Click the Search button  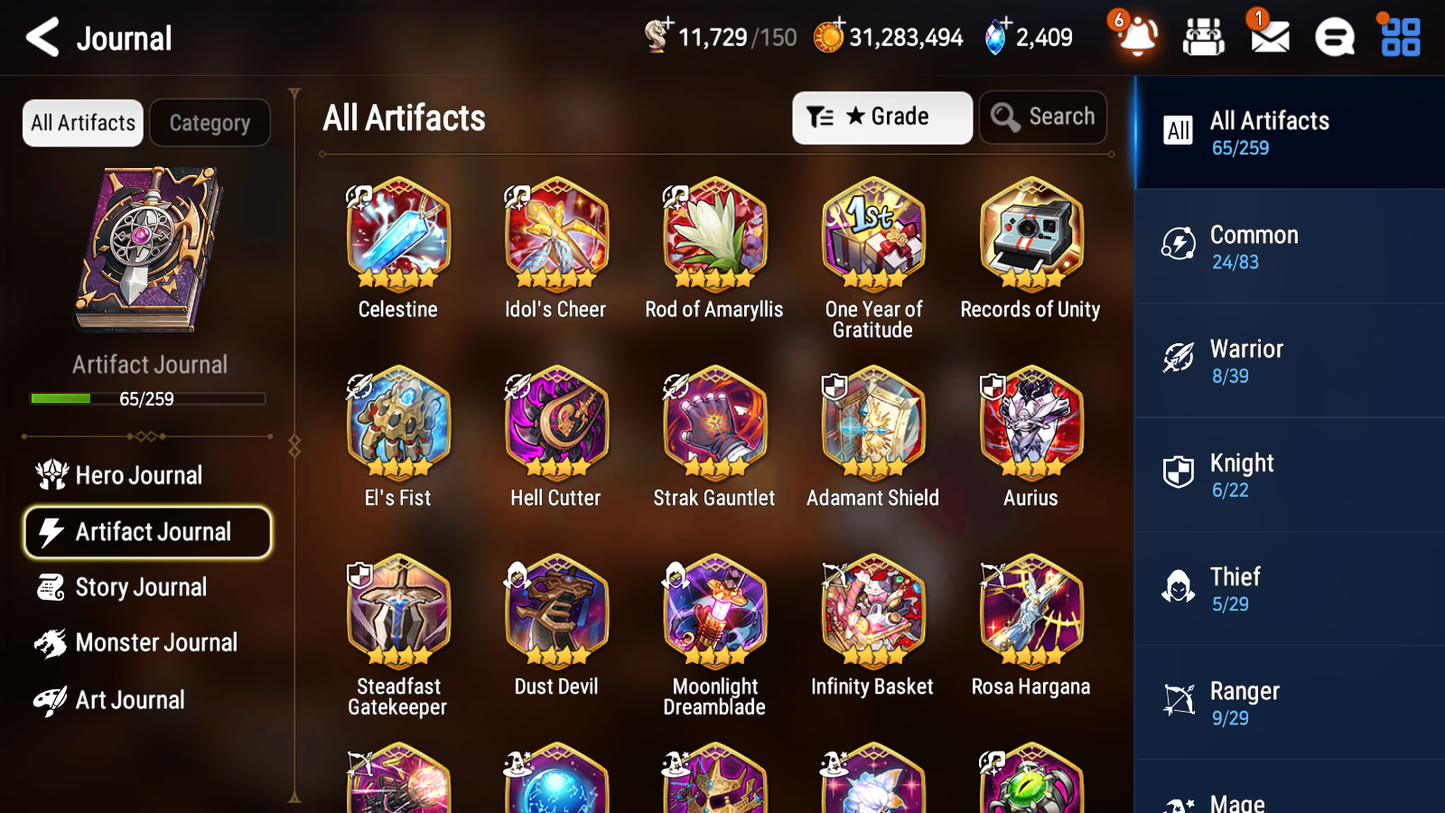[x=1043, y=116]
